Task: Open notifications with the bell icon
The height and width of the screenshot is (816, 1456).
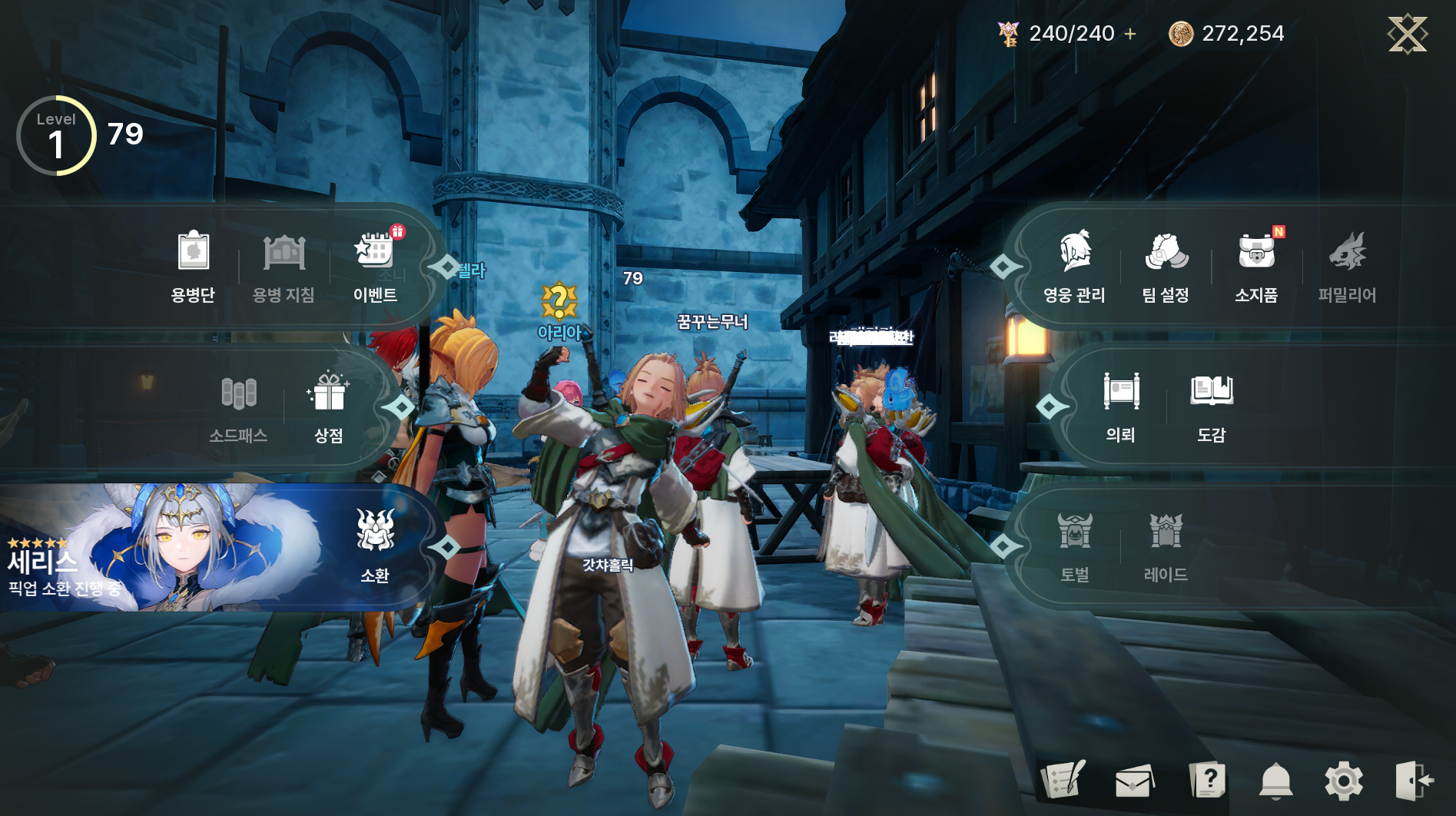Action: click(1275, 781)
